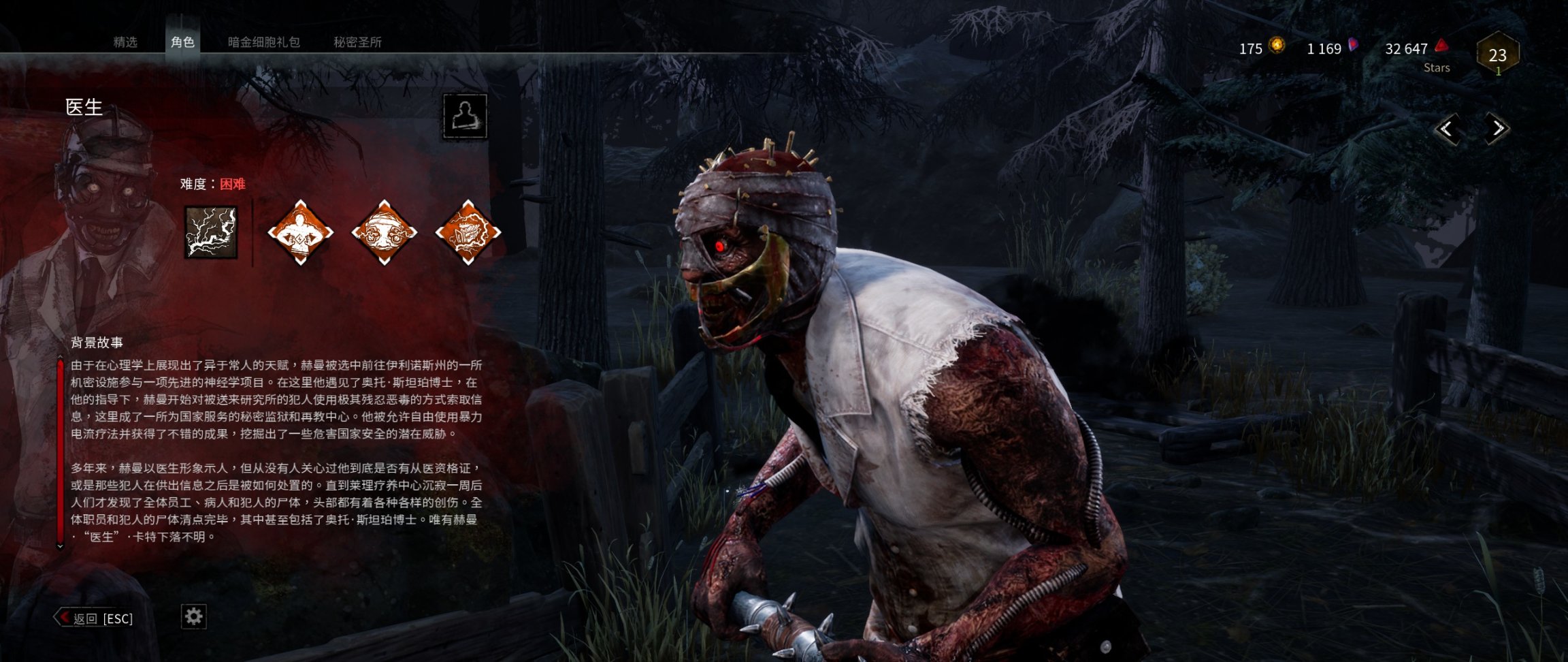Click the character portrait silhouette button
The width and height of the screenshot is (1568, 662).
(465, 116)
